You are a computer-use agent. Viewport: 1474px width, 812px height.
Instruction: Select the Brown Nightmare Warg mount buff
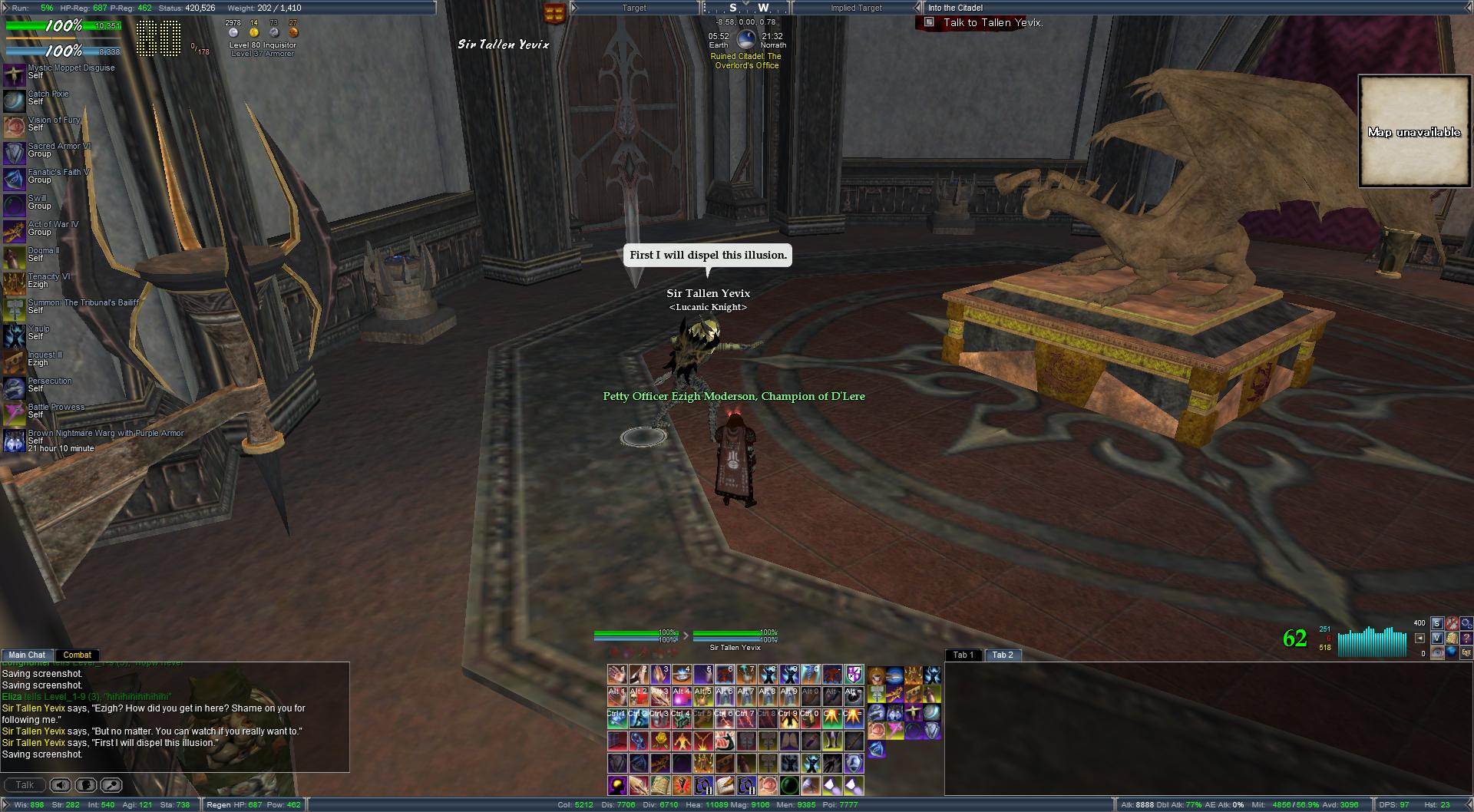click(x=14, y=440)
